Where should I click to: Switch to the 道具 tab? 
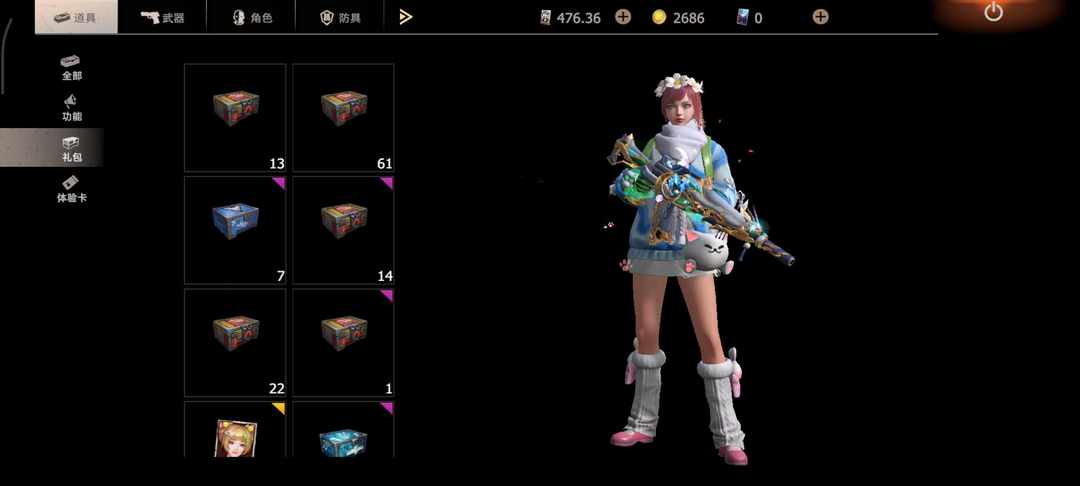[76, 17]
